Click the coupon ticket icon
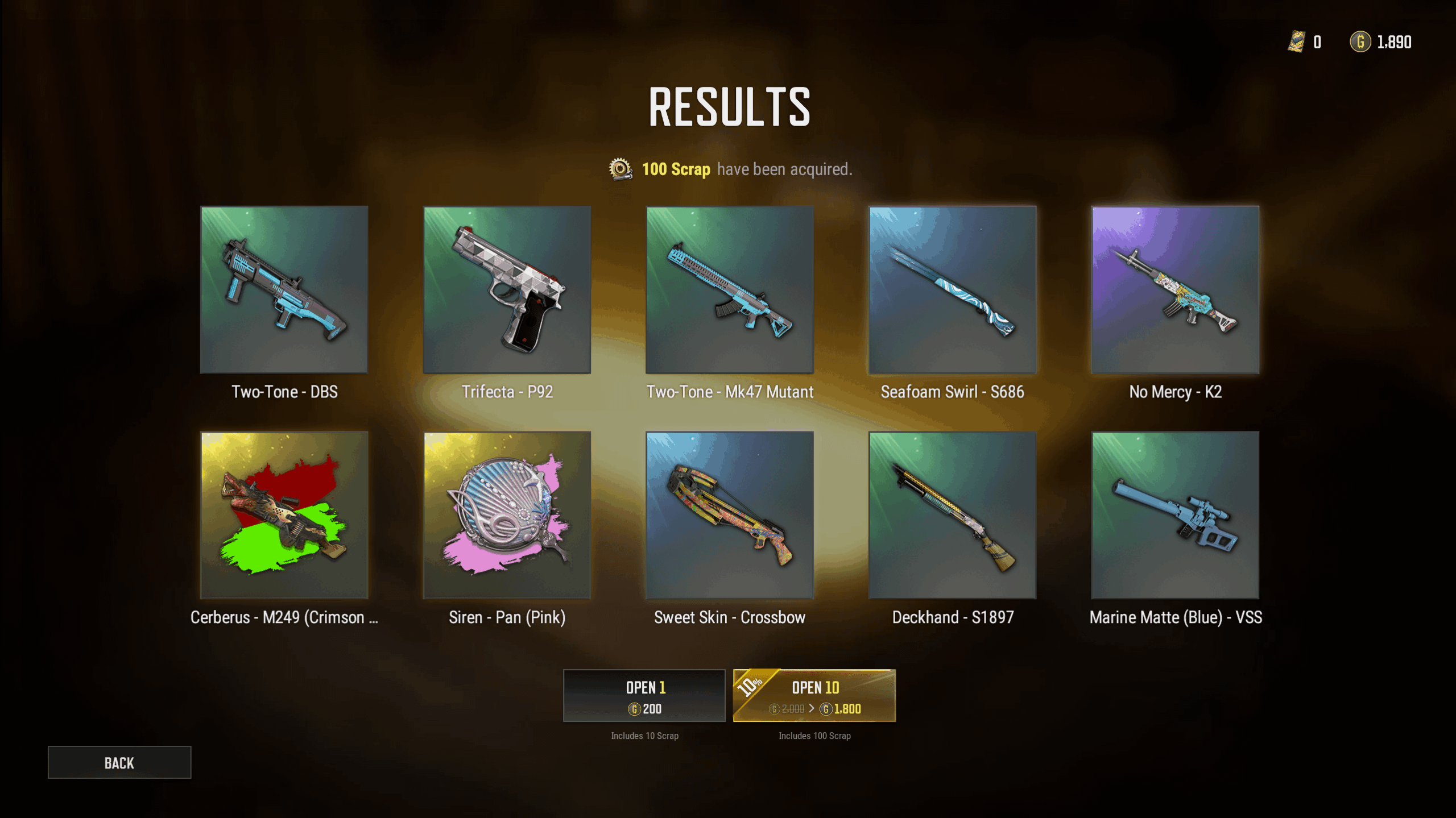 (x=1297, y=42)
